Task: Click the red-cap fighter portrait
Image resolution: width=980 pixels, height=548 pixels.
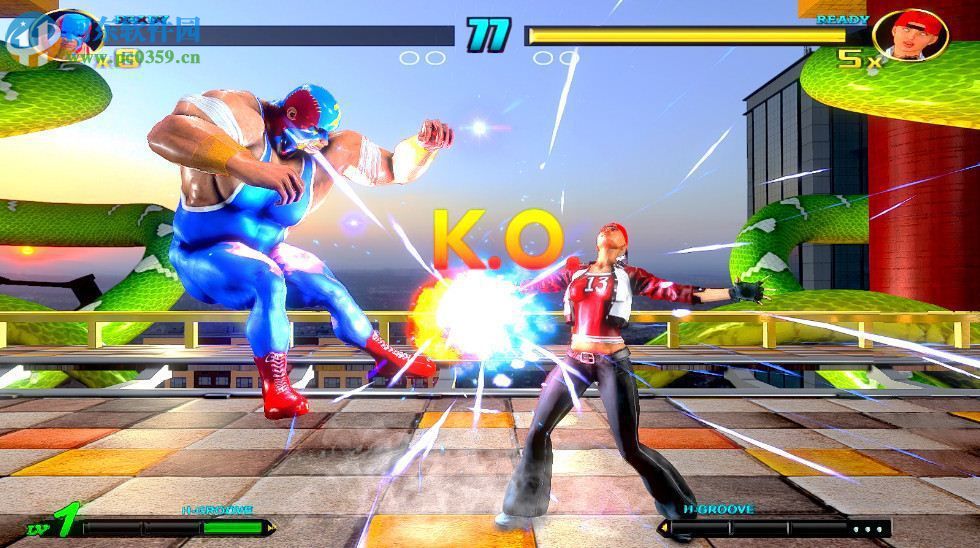Action: (909, 34)
